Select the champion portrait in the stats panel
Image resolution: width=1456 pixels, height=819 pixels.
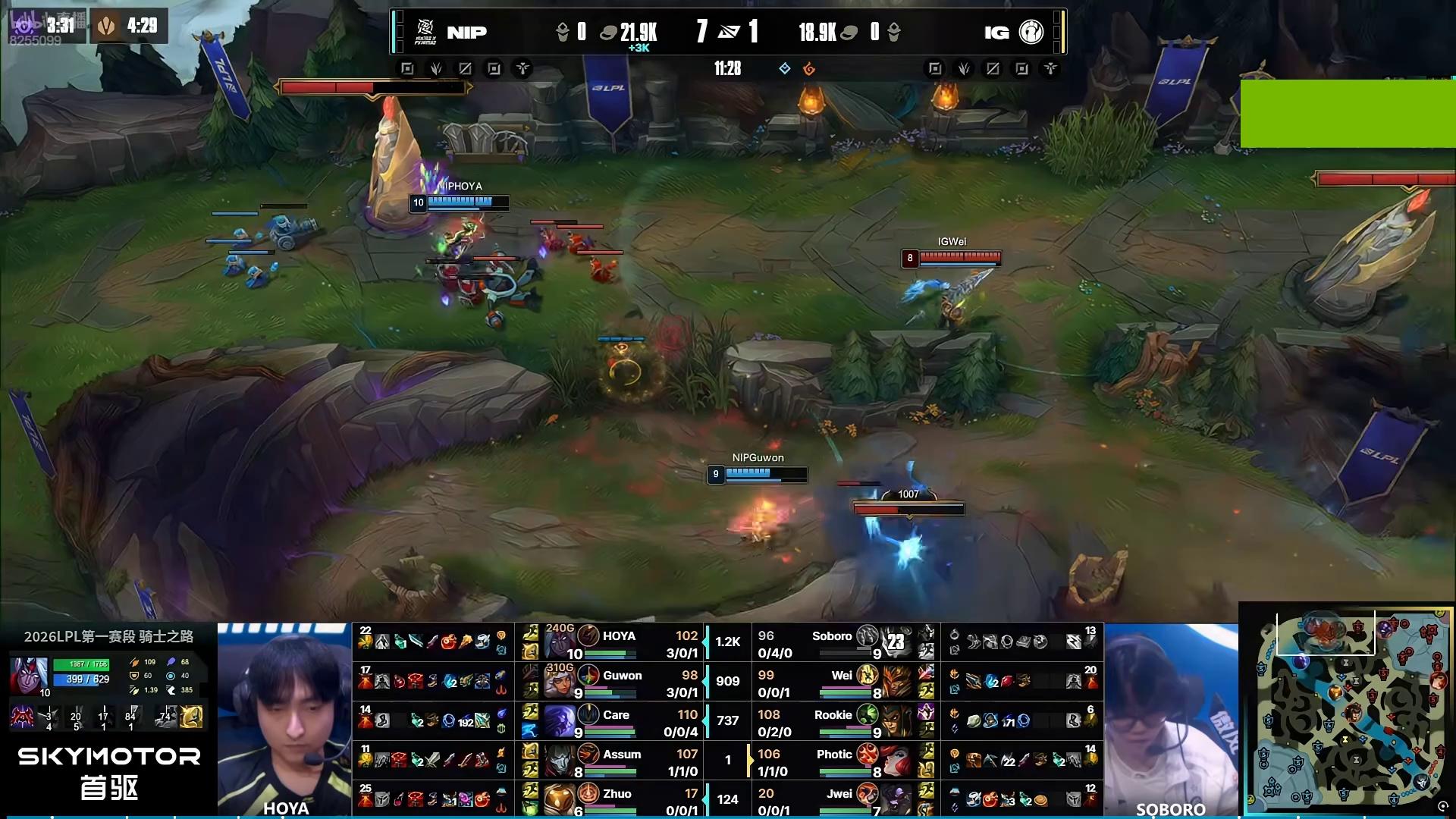pos(29,674)
